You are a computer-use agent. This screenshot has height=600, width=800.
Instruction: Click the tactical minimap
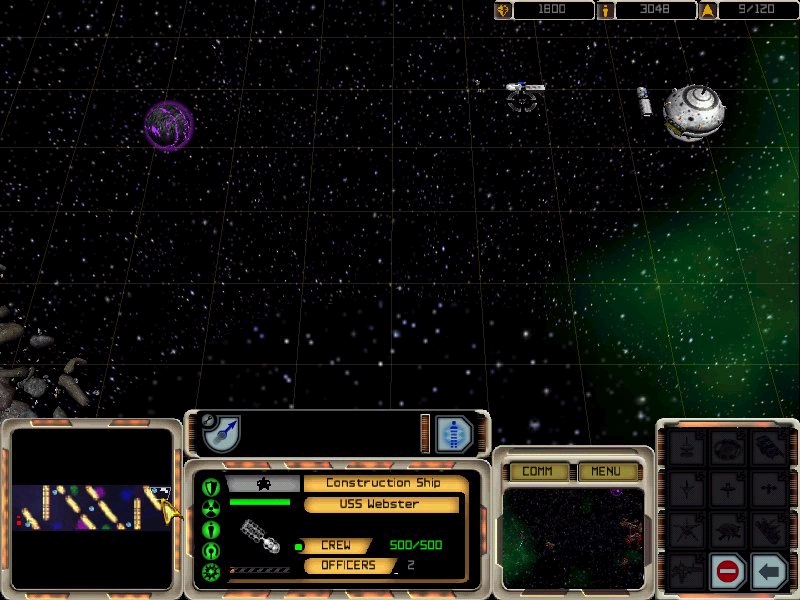tap(91, 507)
